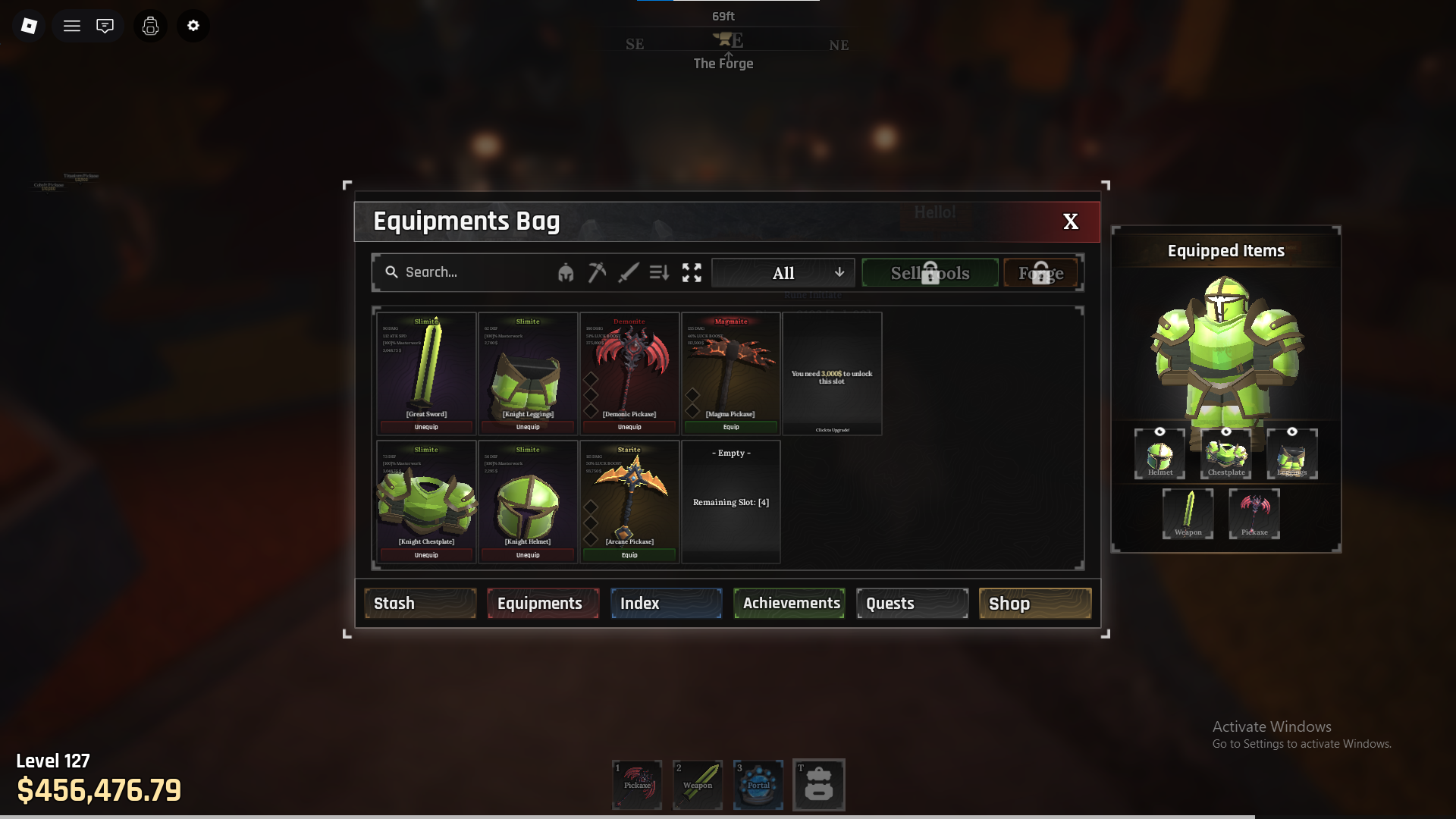
Task: Unequip the Great Sword
Action: coord(426,427)
